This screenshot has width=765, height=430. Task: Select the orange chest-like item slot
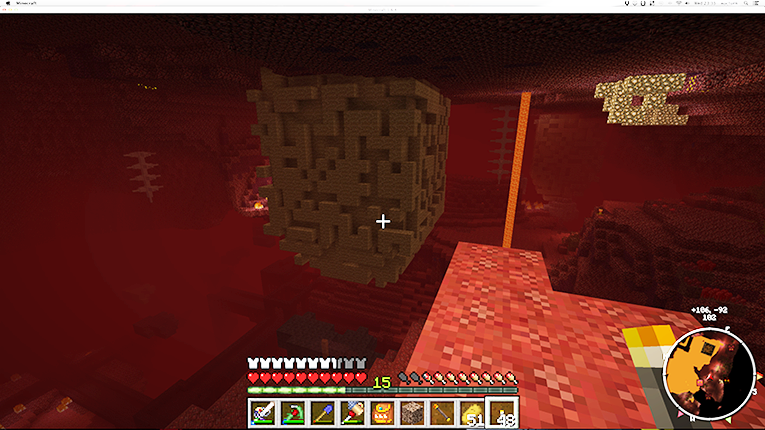point(382,412)
